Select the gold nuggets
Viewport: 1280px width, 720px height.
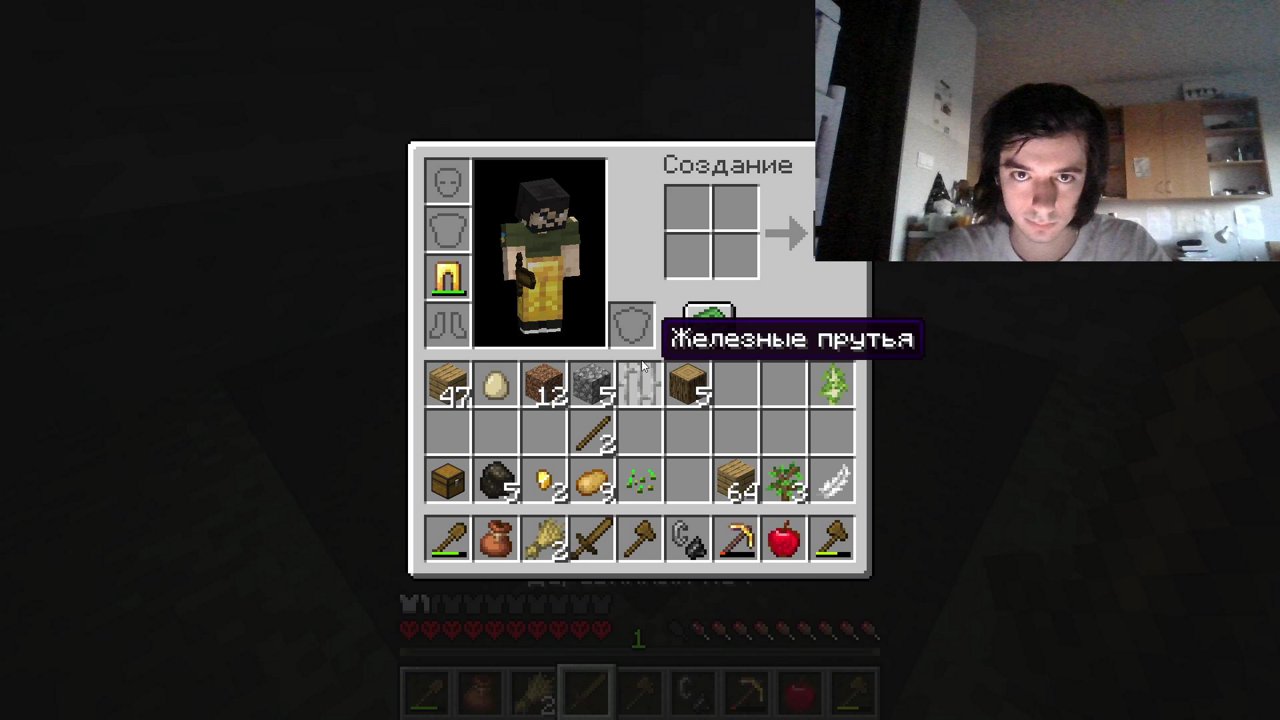tap(544, 481)
